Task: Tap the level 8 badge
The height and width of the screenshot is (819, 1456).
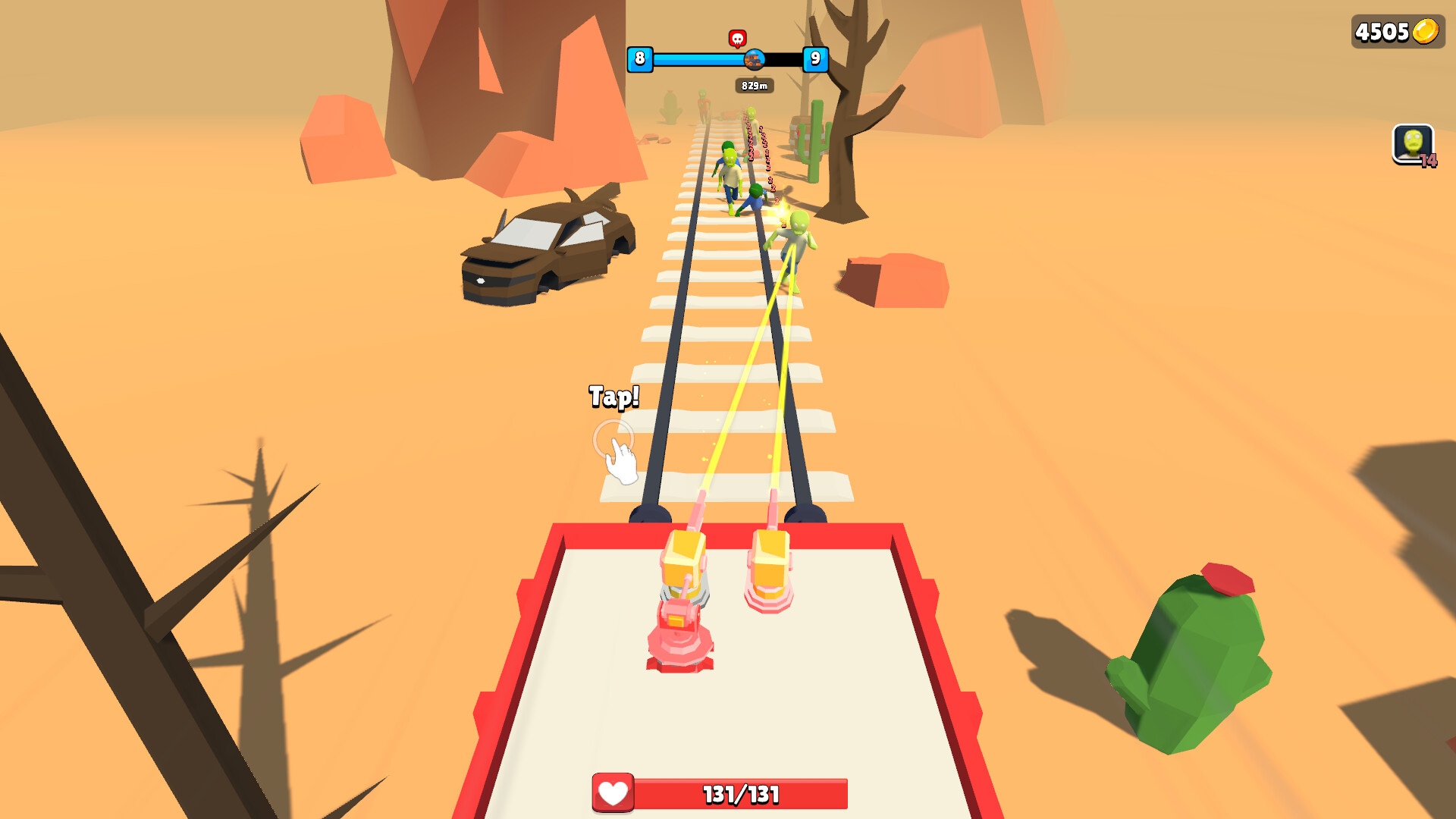Action: (639, 58)
